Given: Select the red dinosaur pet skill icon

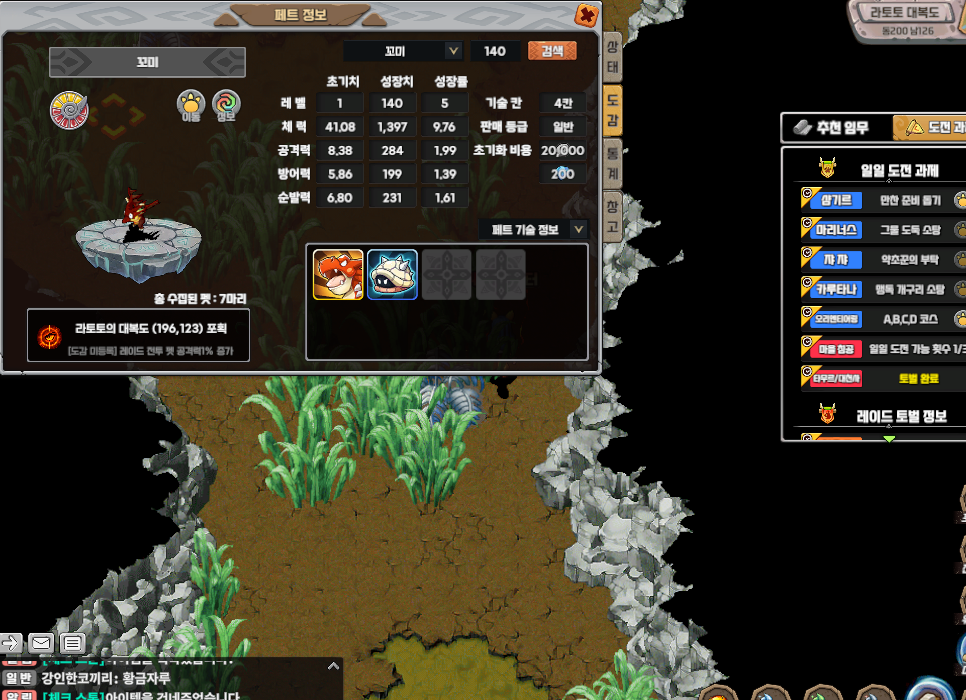Looking at the screenshot, I should (338, 275).
